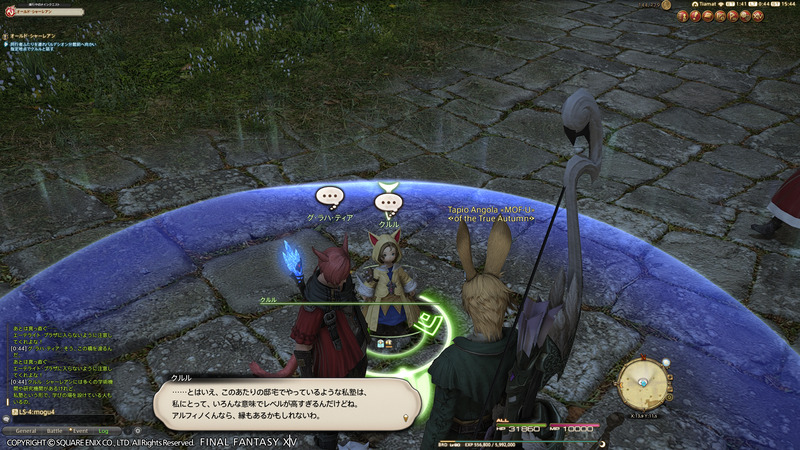Select the Event chat tab
The width and height of the screenshot is (800, 450).
81,430
